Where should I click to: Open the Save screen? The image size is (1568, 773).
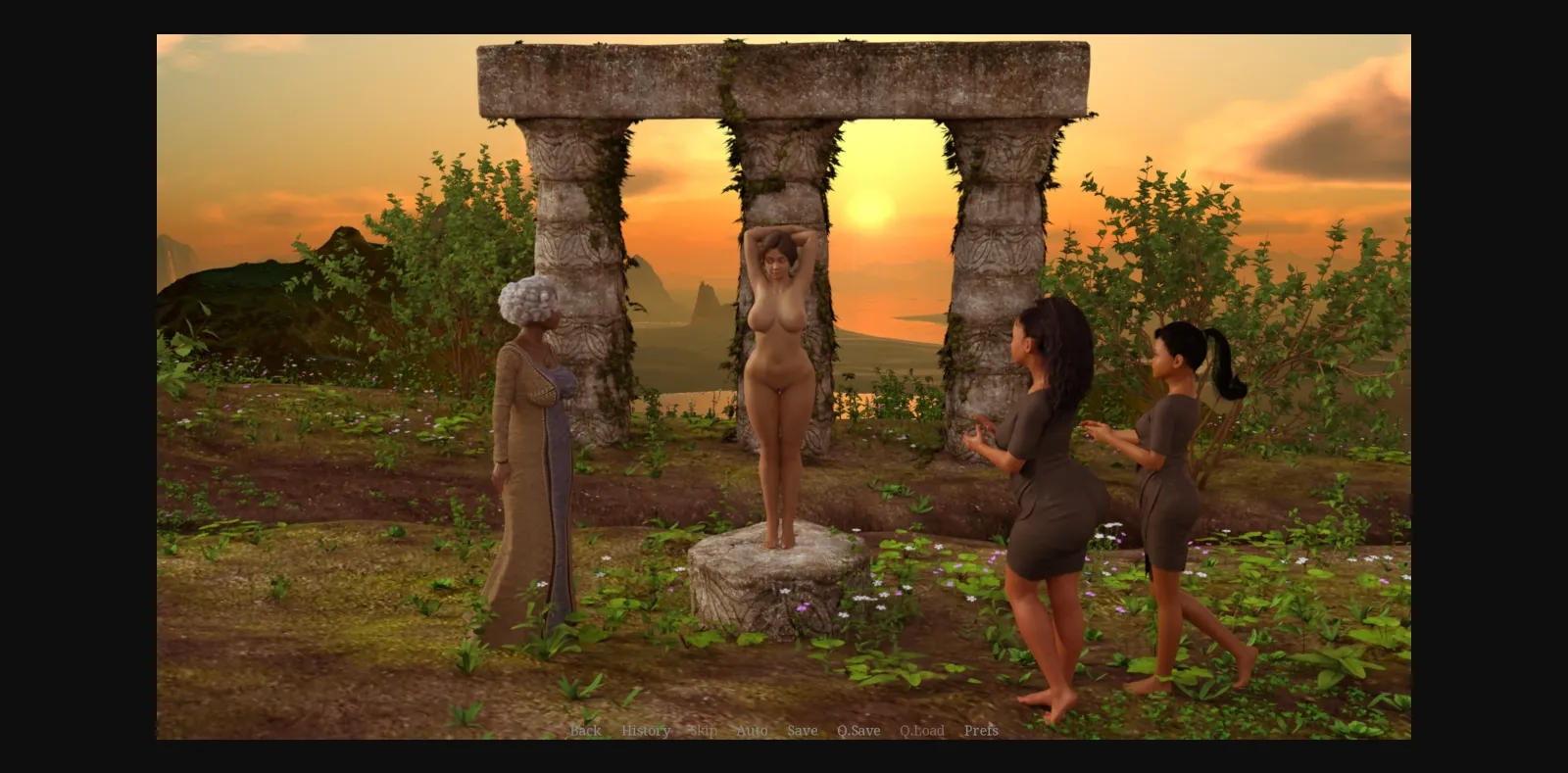pos(802,731)
